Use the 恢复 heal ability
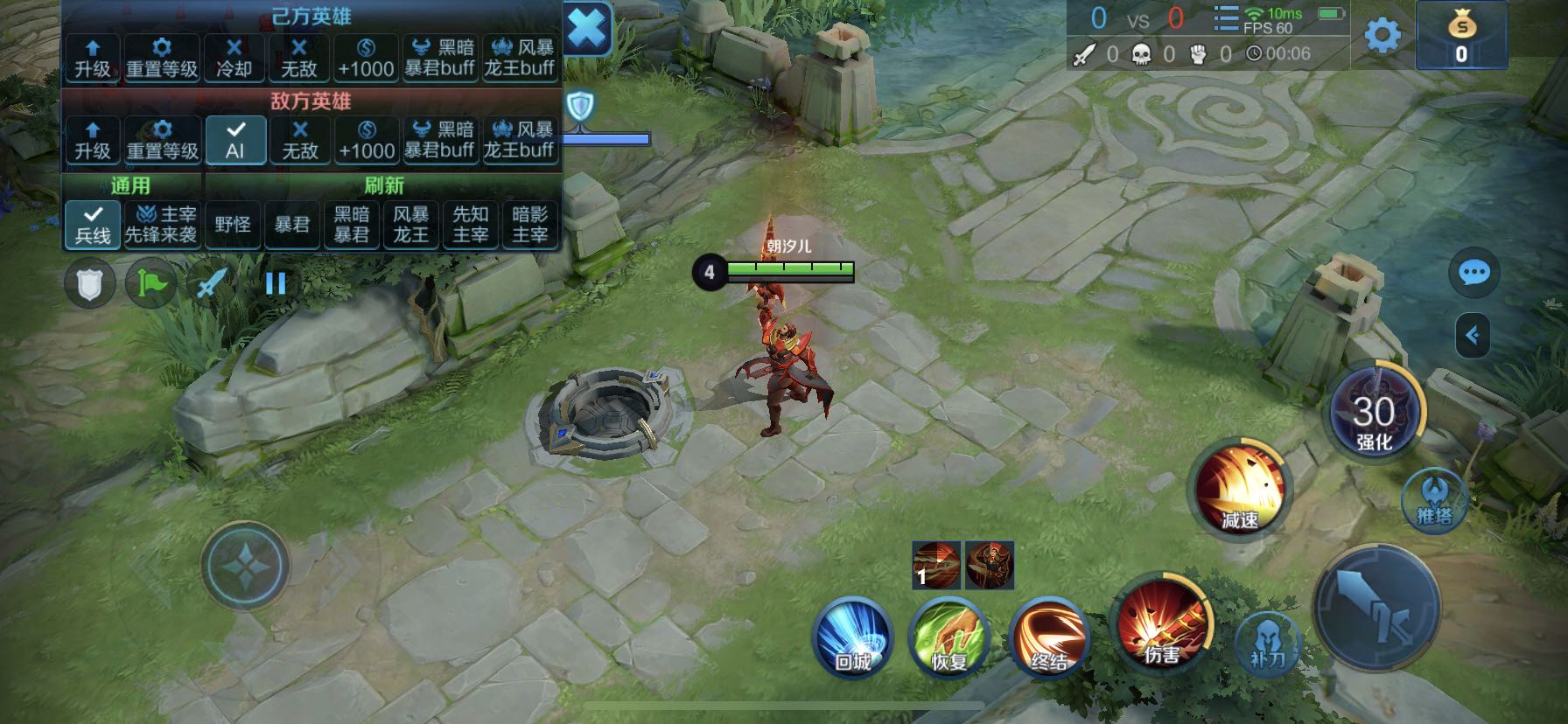Screen dimensions: 1568x724 948,637
